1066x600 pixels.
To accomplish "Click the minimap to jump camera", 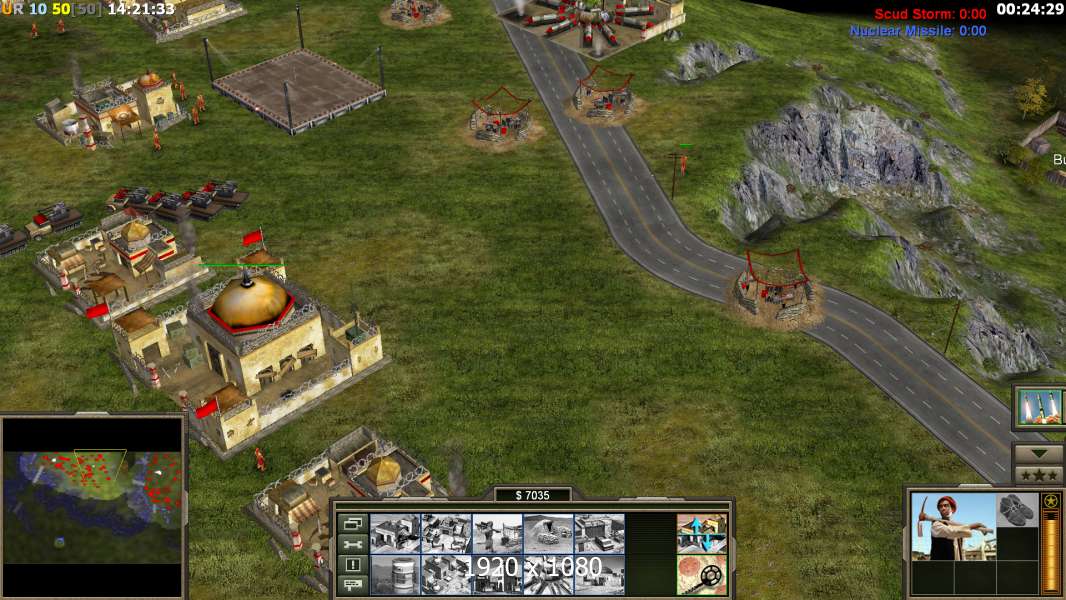I will click(x=93, y=490).
